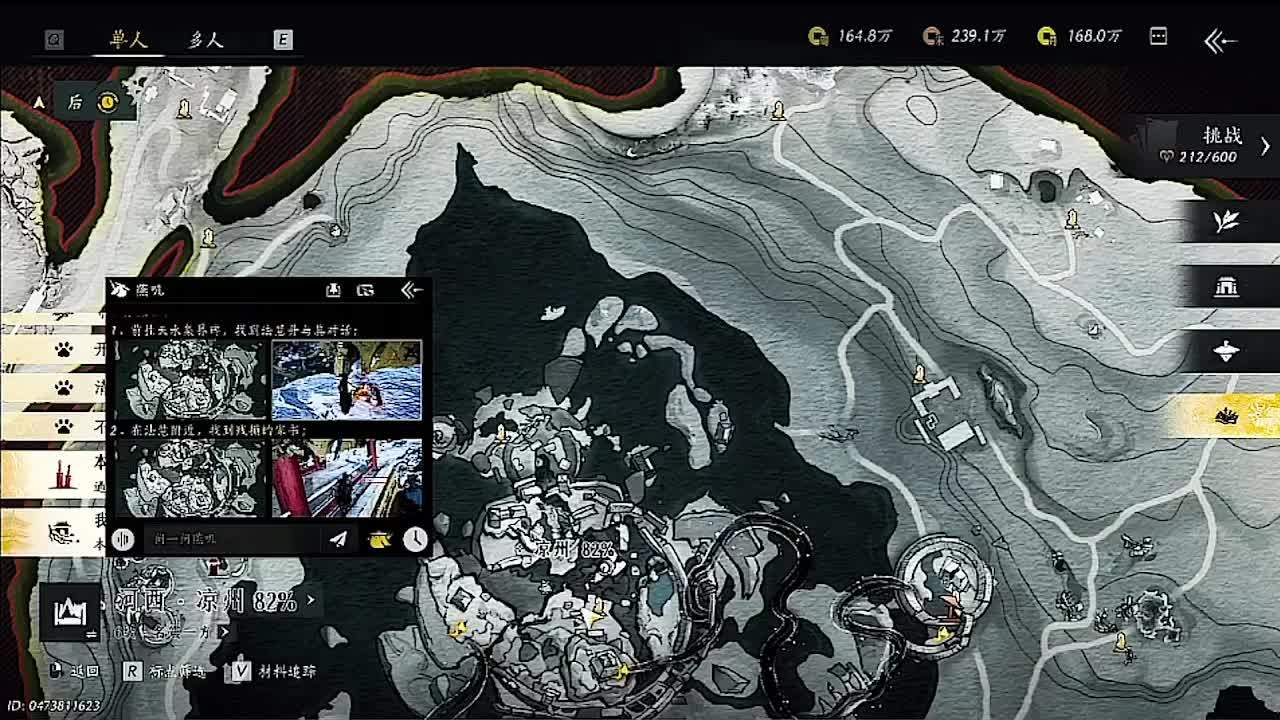The image size is (1280, 720).
Task: View the red pillar screenshot thumbnail
Action: pyautogui.click(x=347, y=478)
